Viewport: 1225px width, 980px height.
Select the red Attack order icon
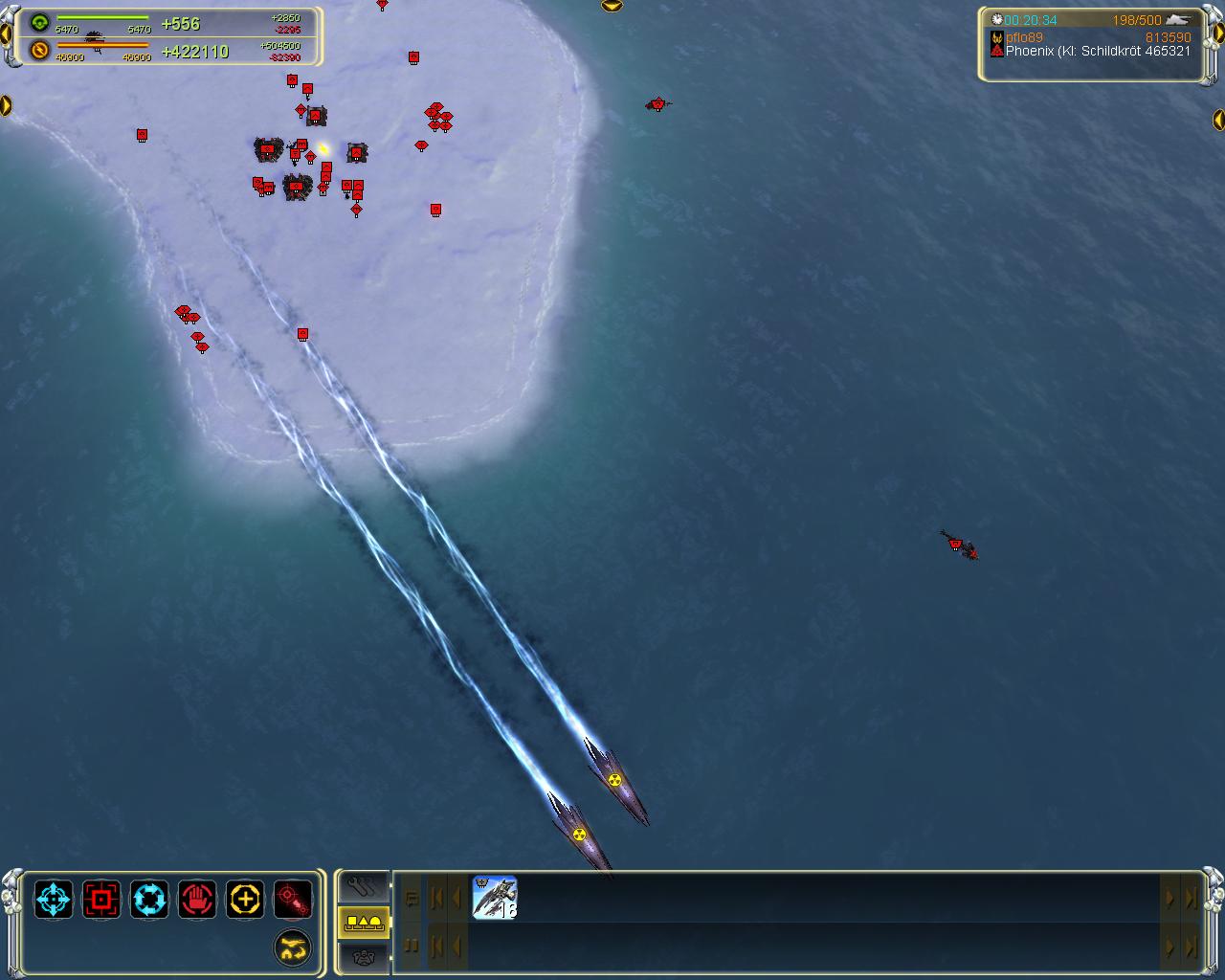click(101, 900)
